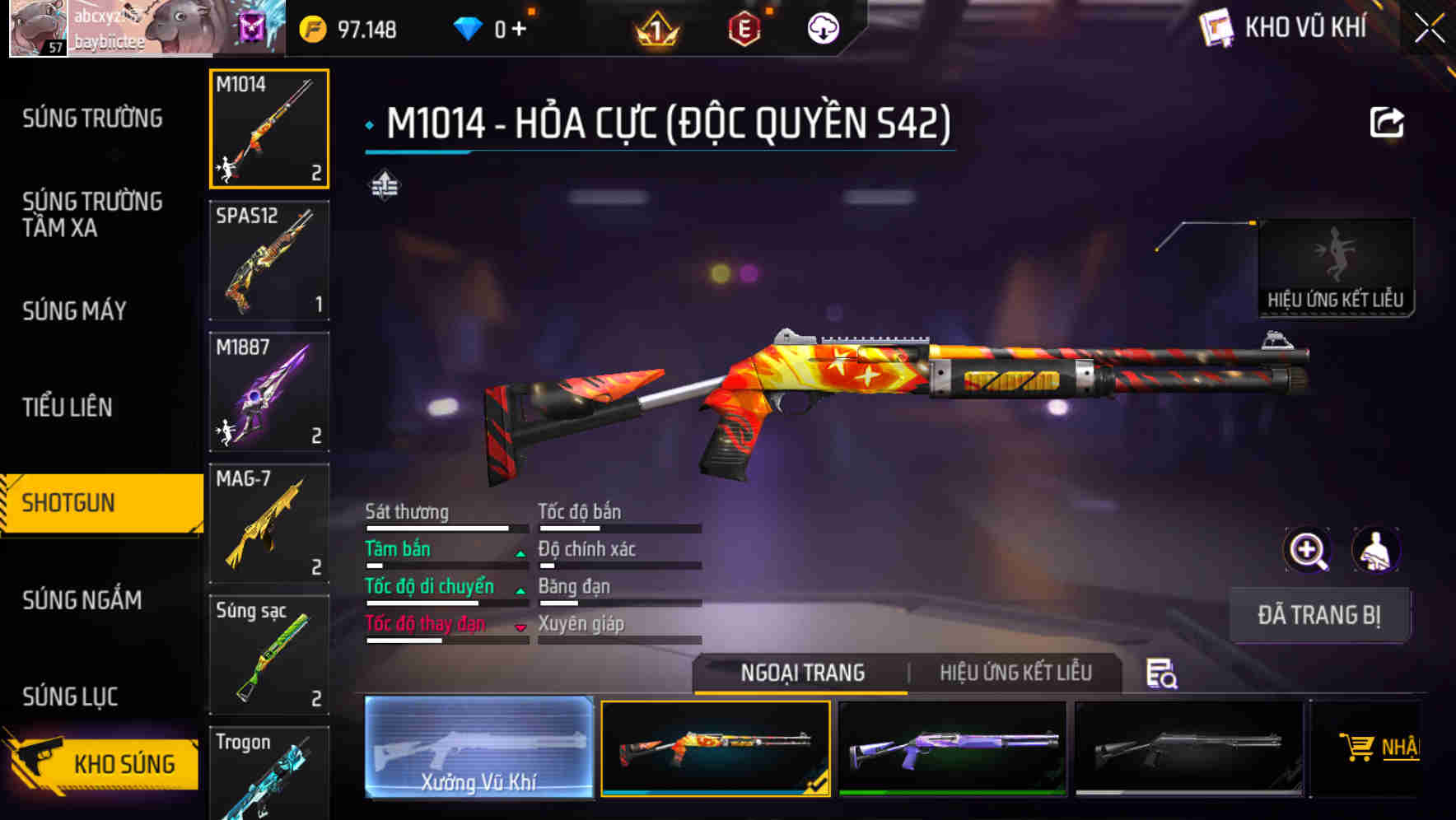1456x820 pixels.
Task: Tap the red E event badge
Action: (x=743, y=28)
